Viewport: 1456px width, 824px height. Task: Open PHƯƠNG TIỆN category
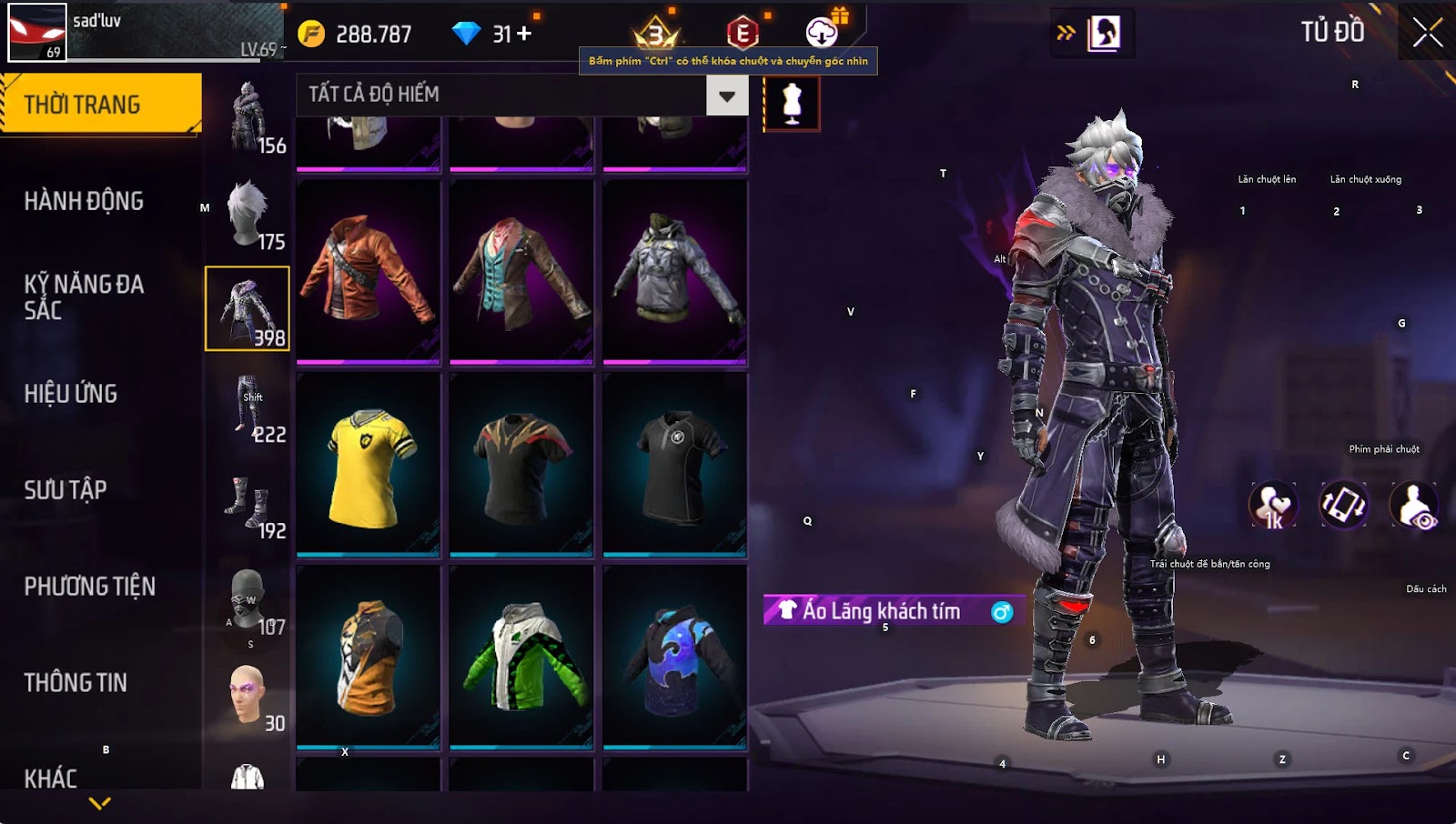[x=89, y=587]
